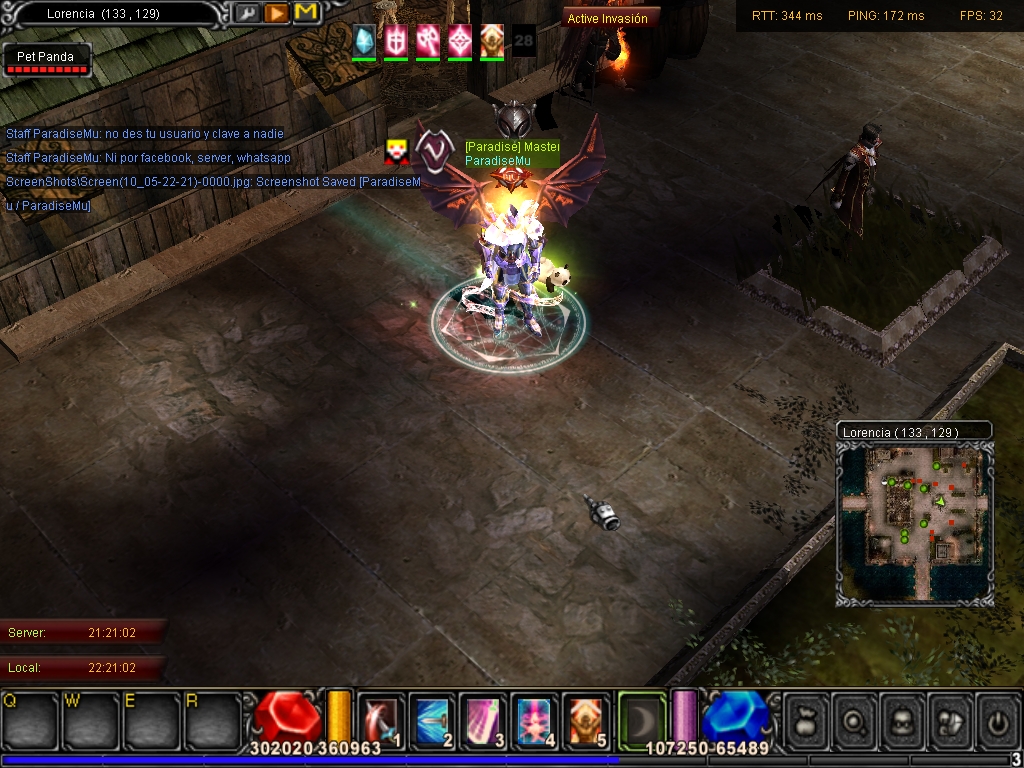This screenshot has width=1024, height=768.
Task: Cast the skill in hotbar slot 4
Action: (534, 719)
